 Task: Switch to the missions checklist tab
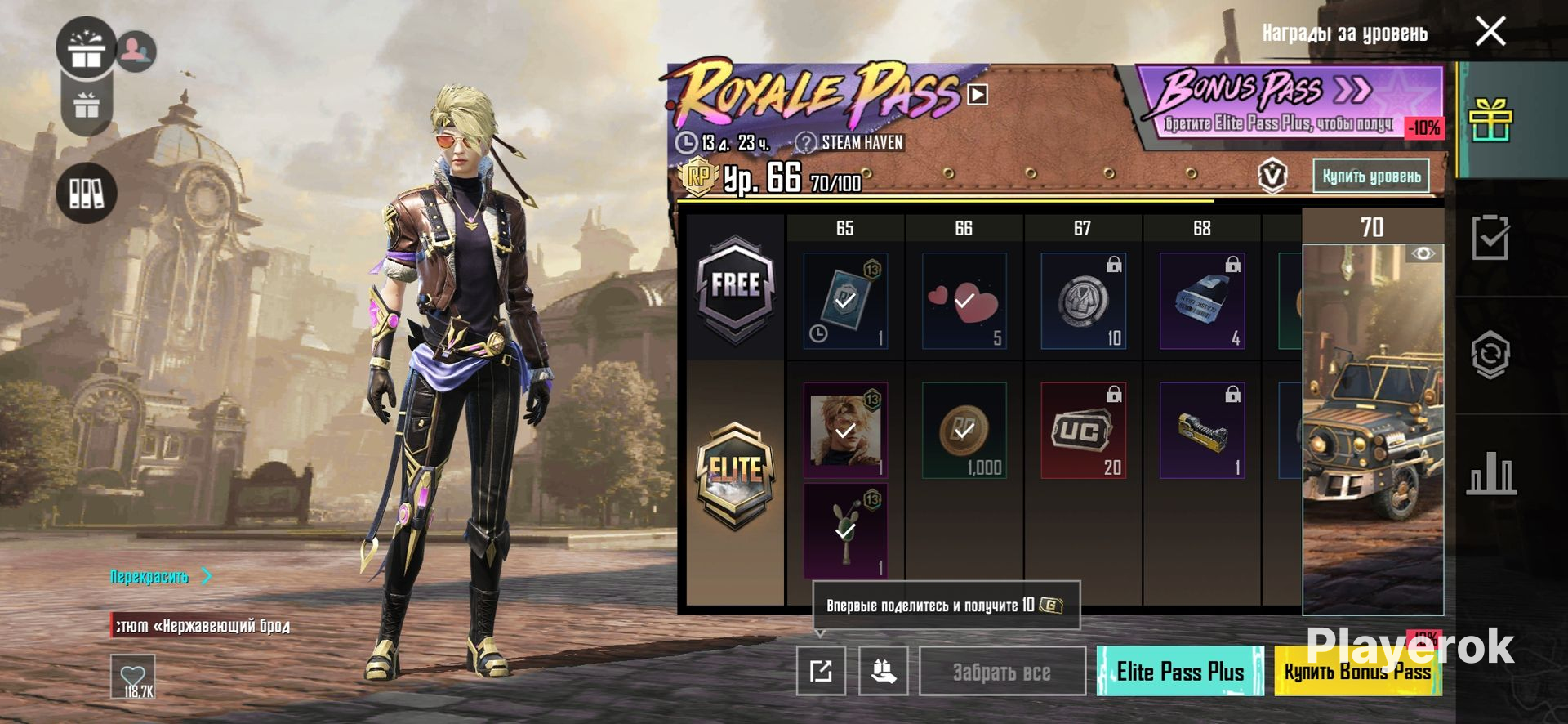1490,238
